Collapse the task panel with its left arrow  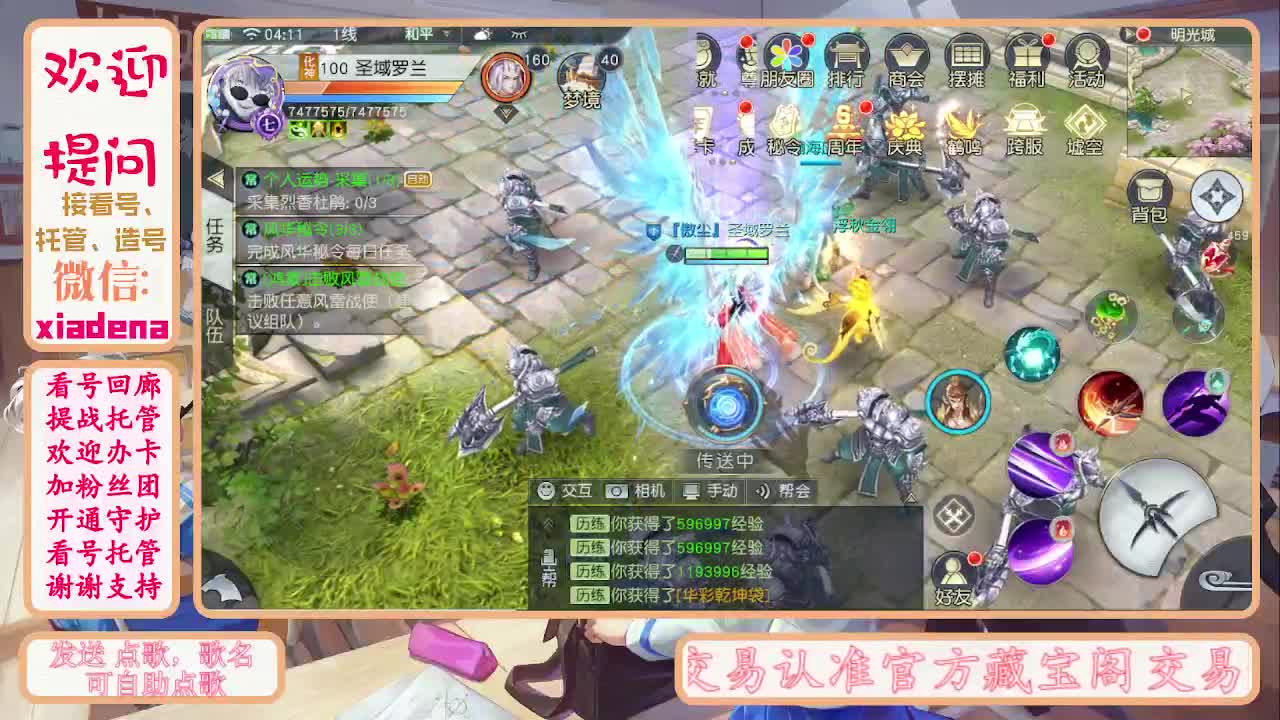coord(218,177)
